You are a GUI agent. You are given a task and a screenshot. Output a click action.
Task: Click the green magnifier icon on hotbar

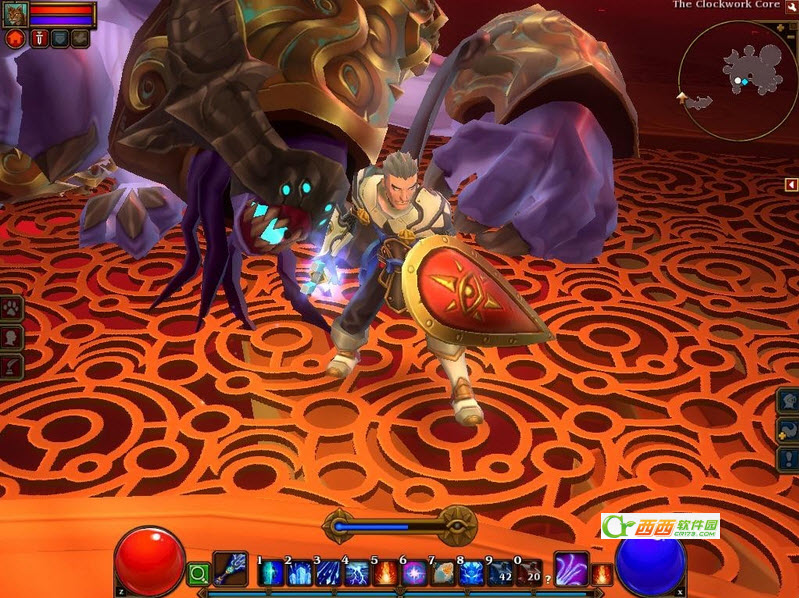198,573
